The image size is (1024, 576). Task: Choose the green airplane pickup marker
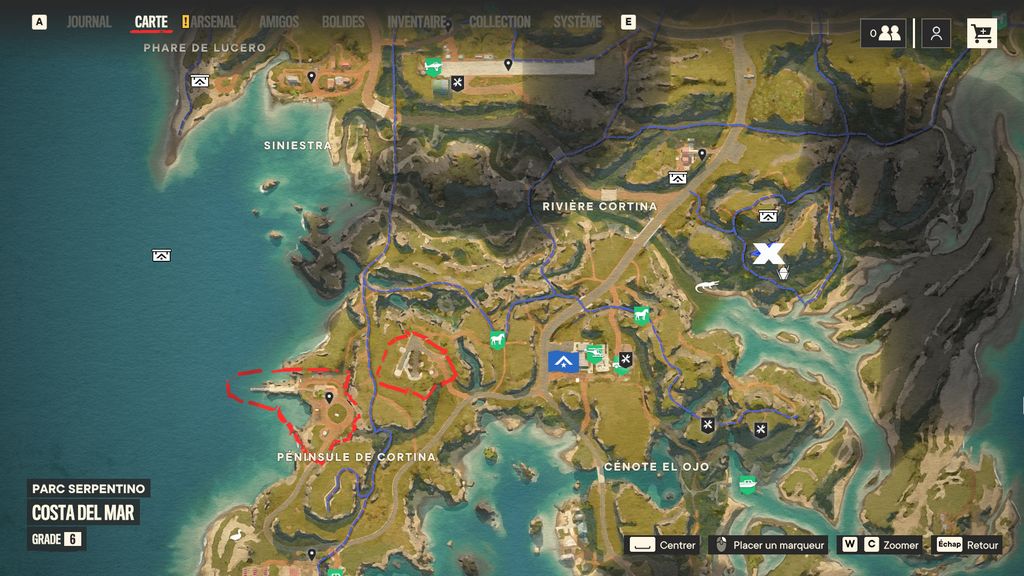tap(434, 67)
